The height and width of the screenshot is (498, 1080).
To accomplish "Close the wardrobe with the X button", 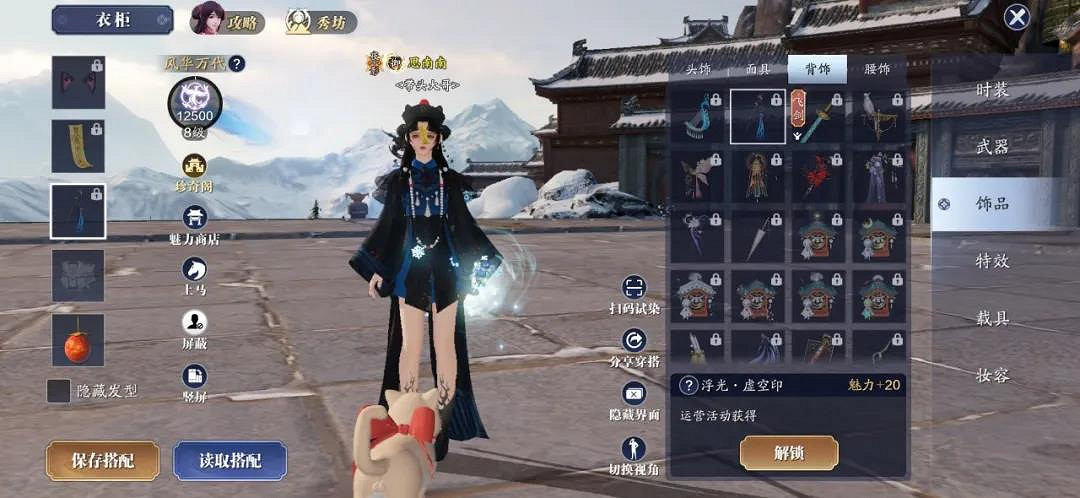I will 1017,17.
